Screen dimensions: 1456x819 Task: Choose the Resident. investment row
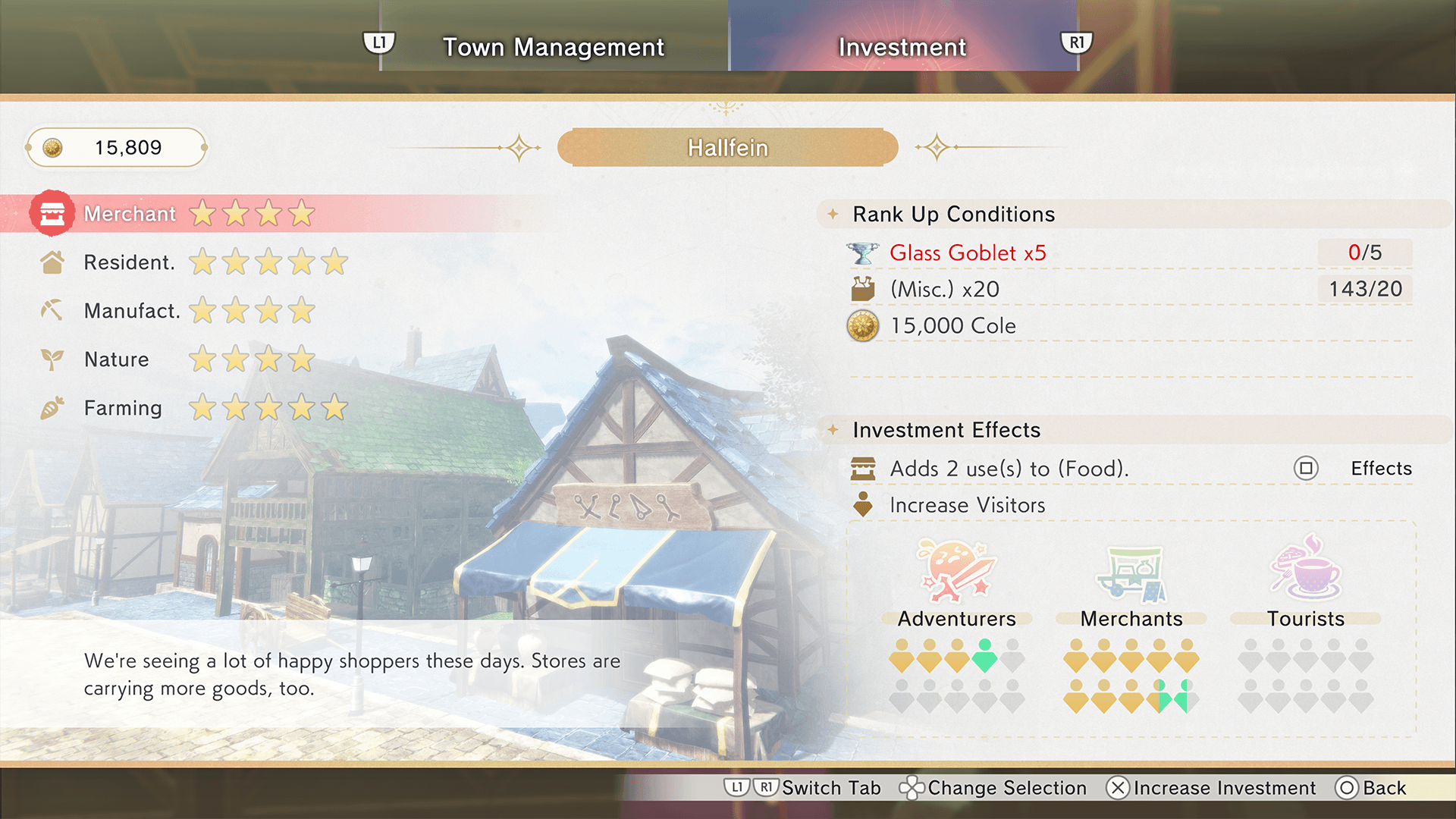(x=129, y=262)
